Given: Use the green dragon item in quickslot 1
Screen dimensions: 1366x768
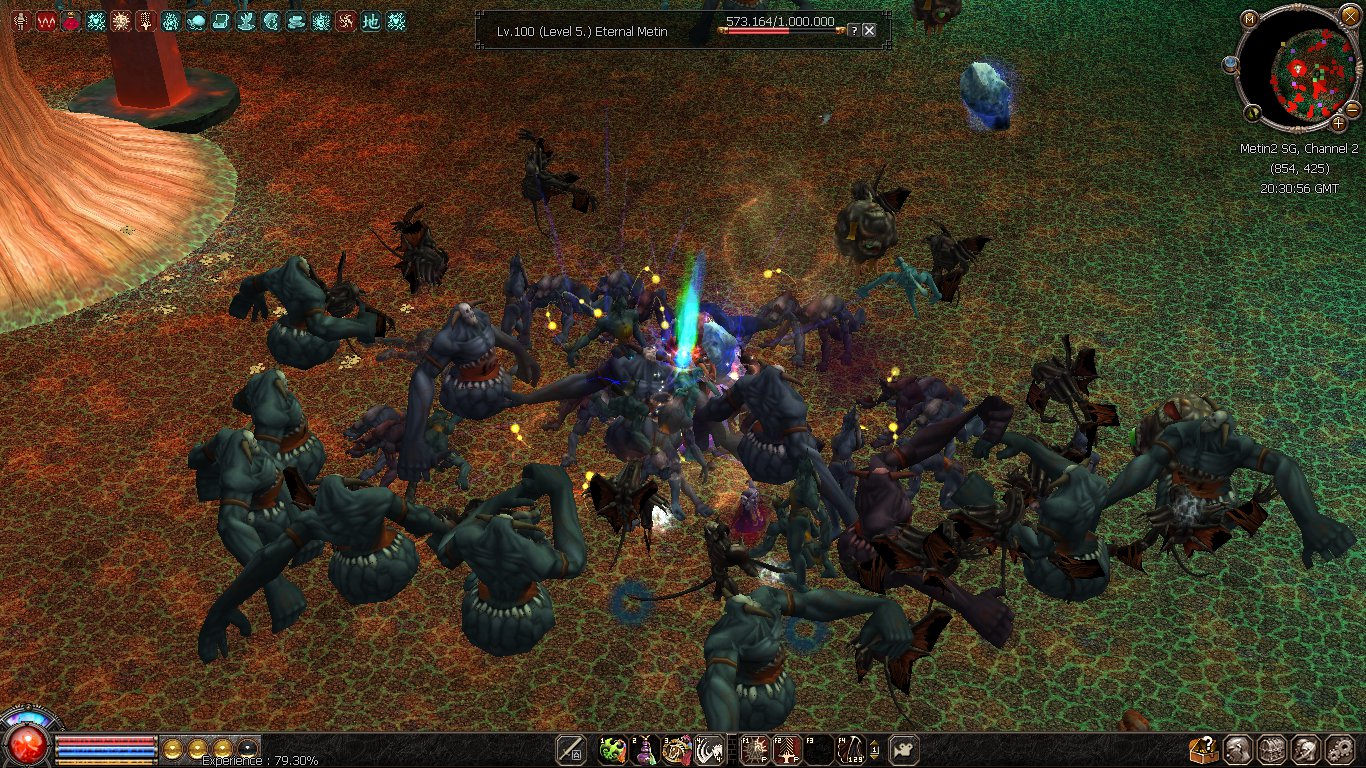Looking at the screenshot, I should tap(612, 750).
